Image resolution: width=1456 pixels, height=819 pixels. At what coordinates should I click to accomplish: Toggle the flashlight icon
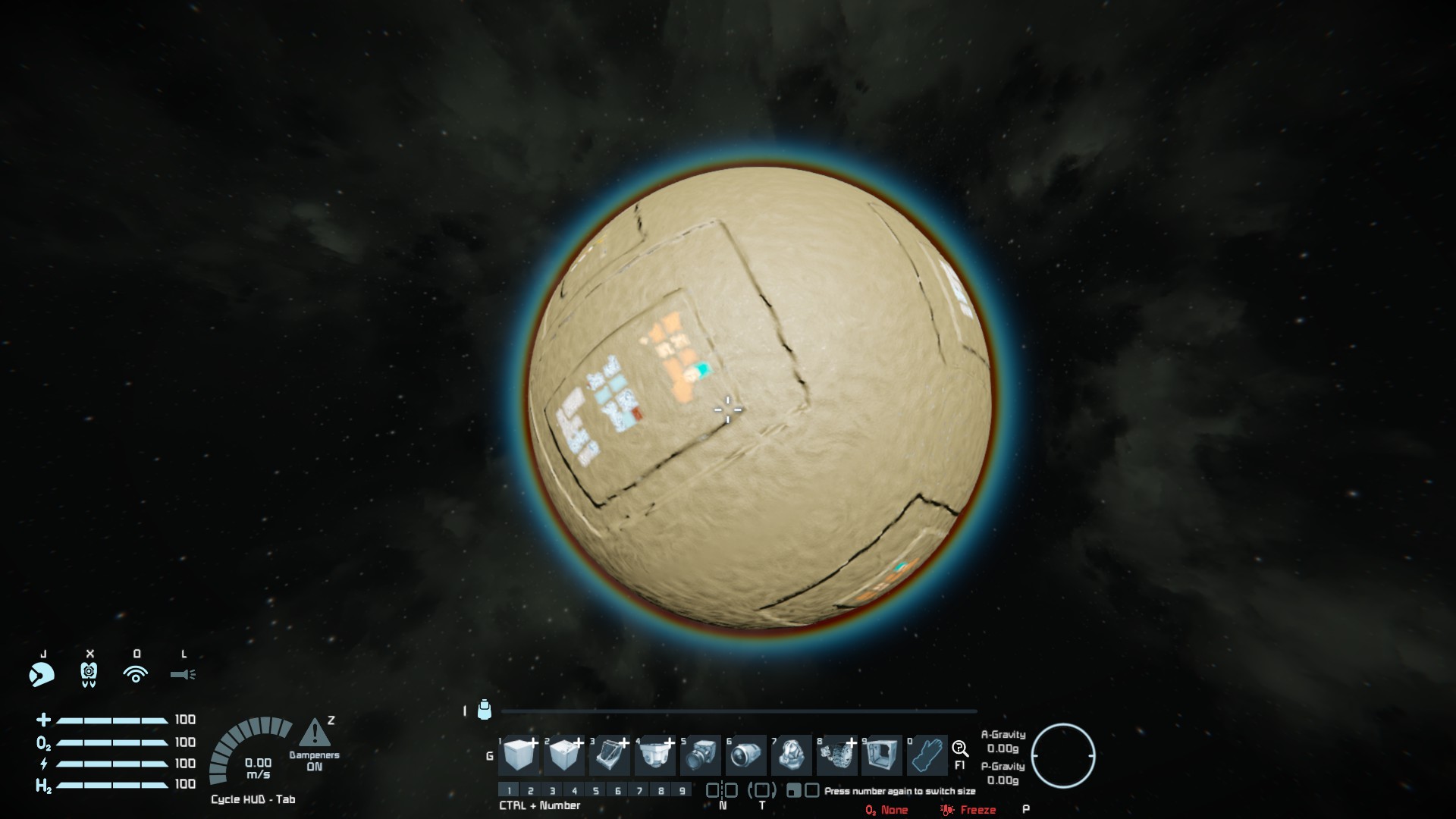tap(183, 674)
